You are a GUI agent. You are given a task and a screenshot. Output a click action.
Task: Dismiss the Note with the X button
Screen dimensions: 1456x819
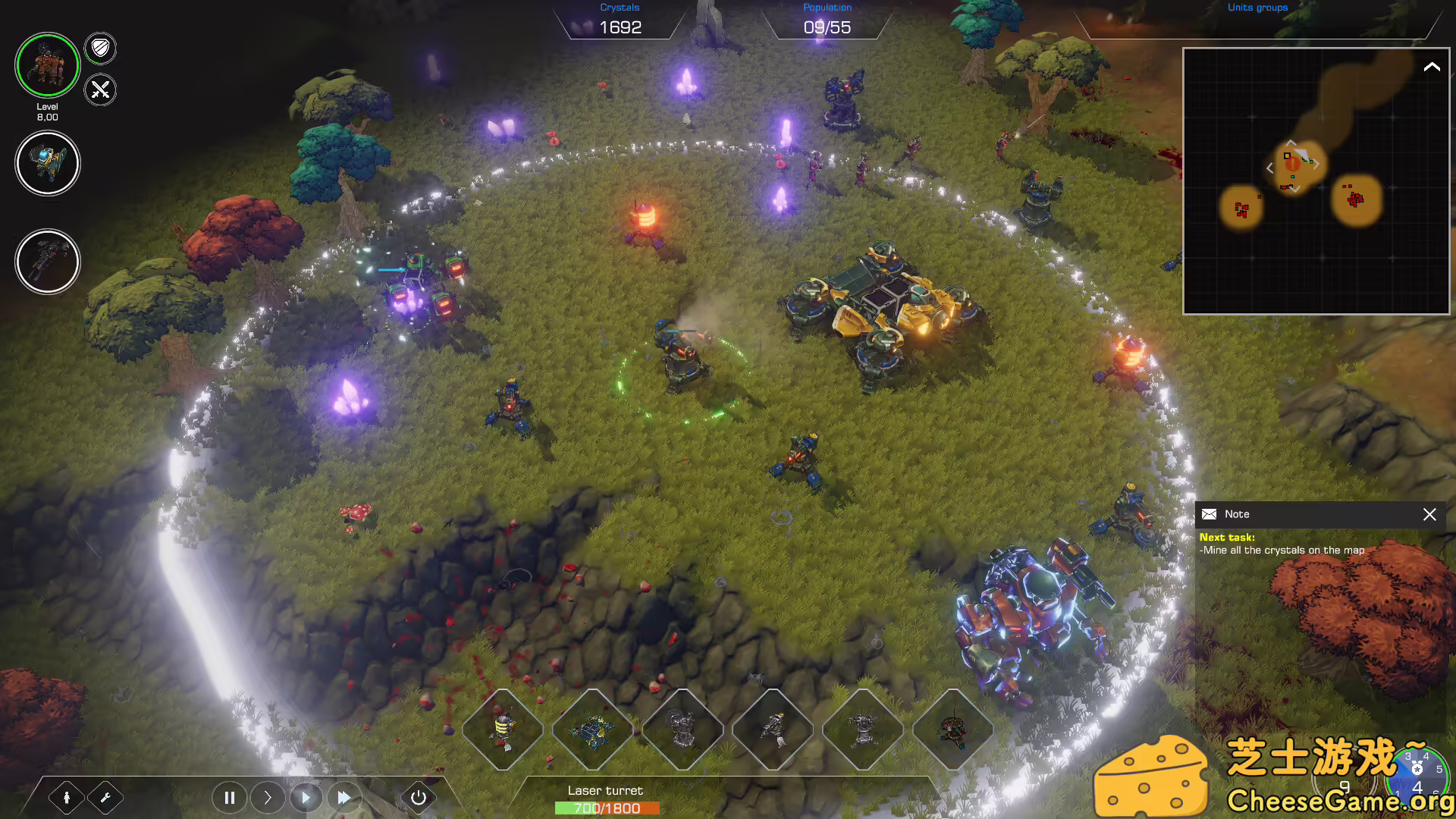[1429, 515]
